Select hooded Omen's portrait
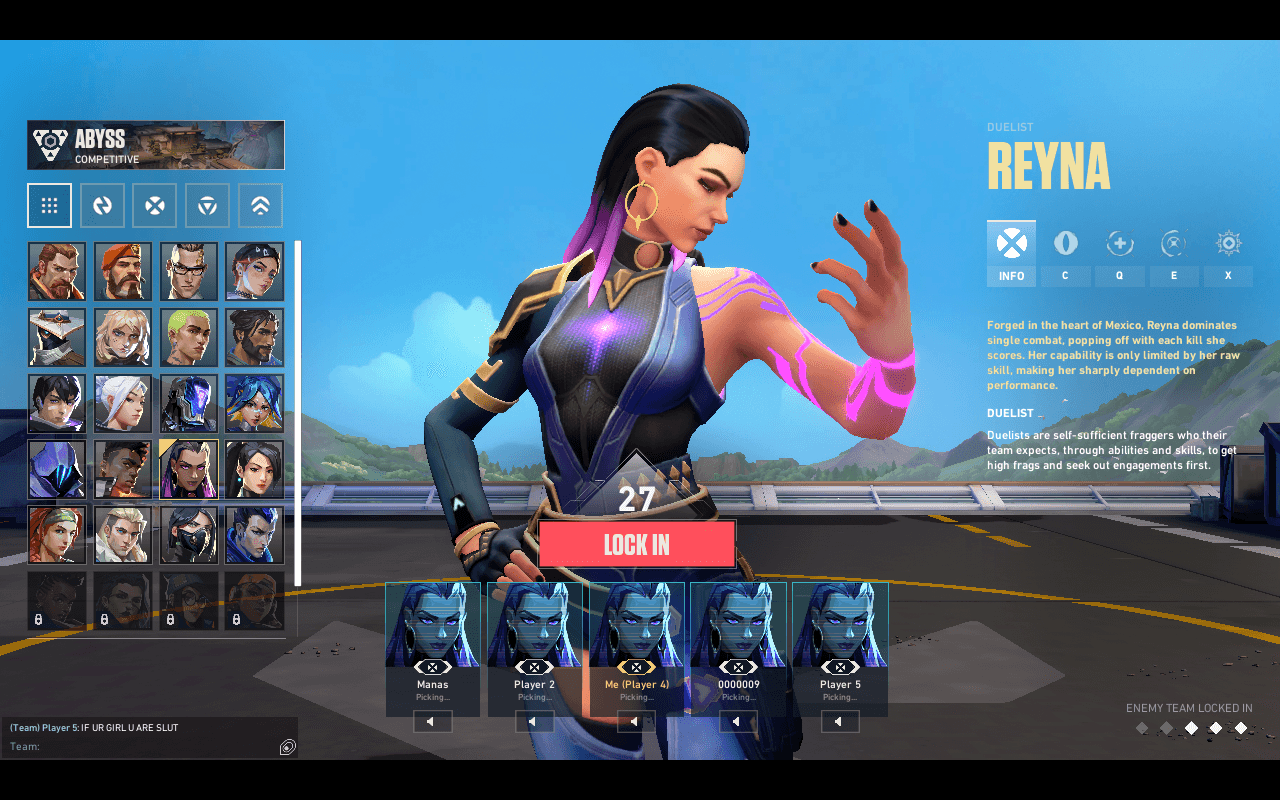Viewport: 1280px width, 800px height. tap(57, 469)
